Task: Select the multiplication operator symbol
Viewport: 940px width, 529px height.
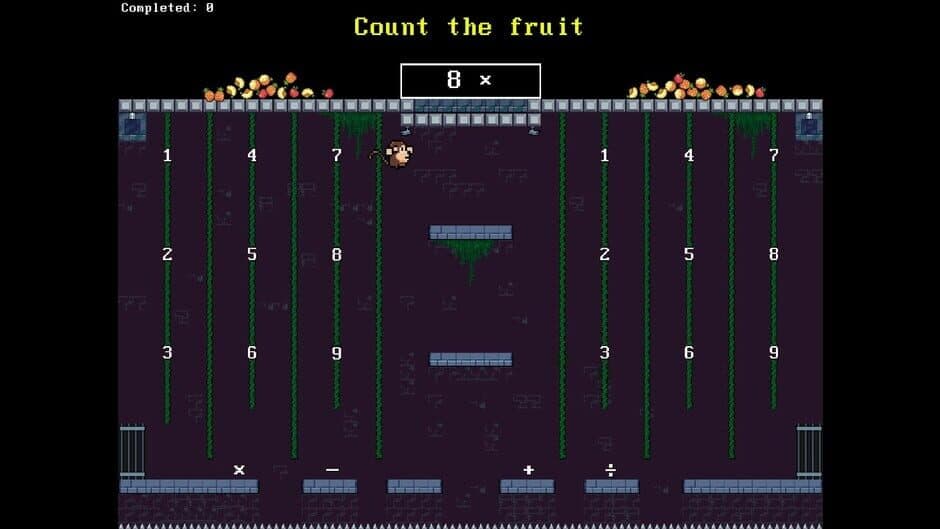Action: click(x=239, y=470)
